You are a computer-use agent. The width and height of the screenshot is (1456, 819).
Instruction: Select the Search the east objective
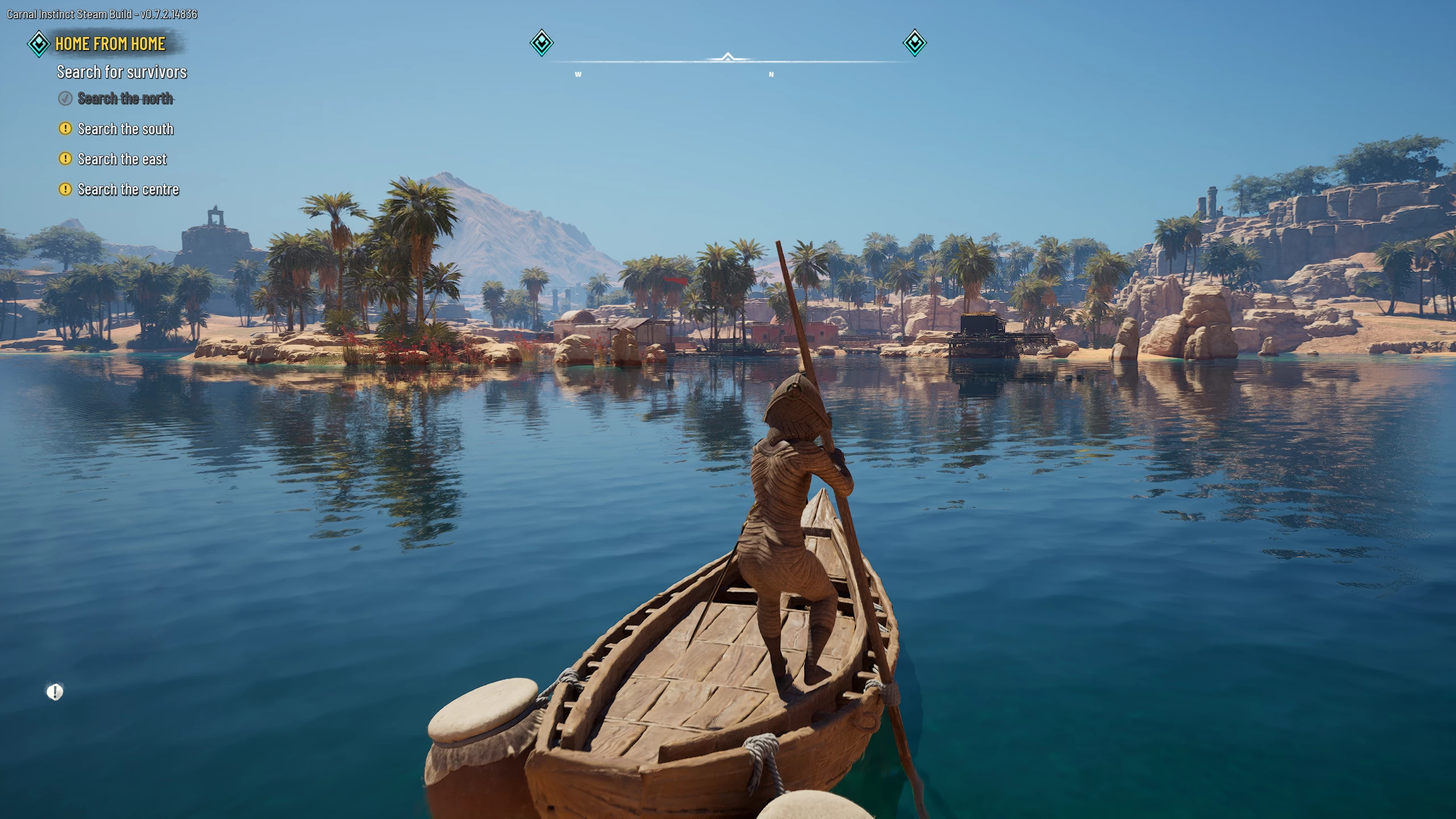click(122, 159)
